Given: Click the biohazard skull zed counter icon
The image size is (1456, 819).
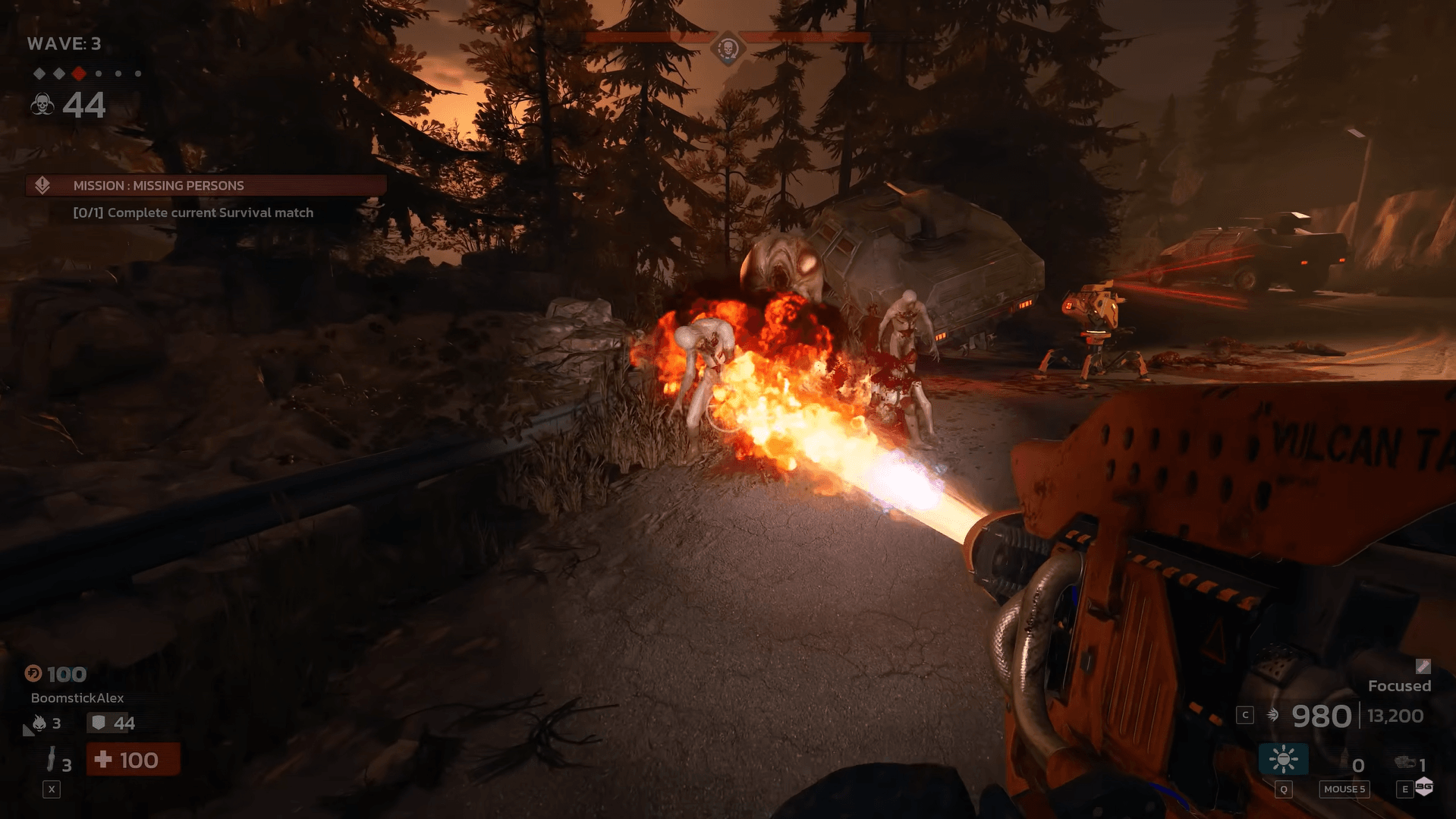Looking at the screenshot, I should tap(42, 104).
